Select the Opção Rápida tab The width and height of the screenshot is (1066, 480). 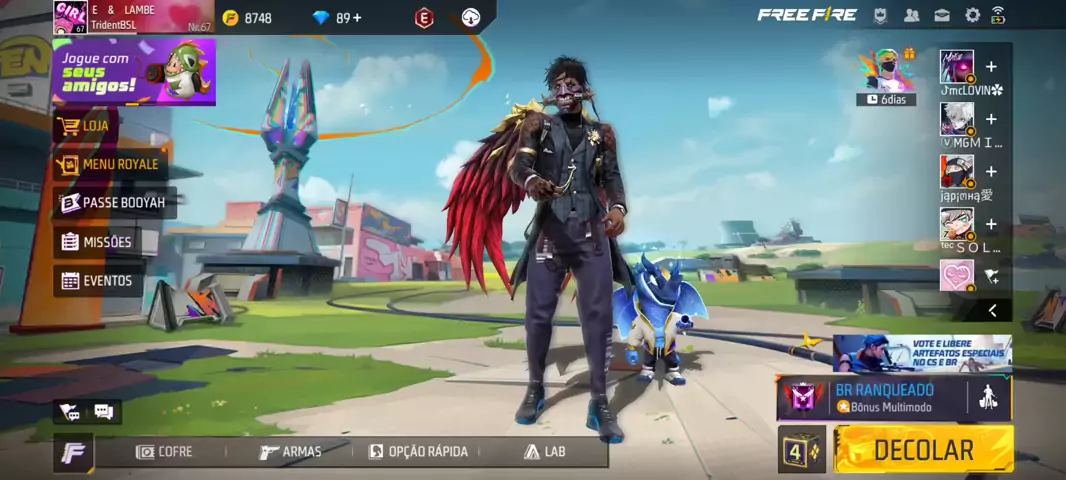[x=418, y=452]
